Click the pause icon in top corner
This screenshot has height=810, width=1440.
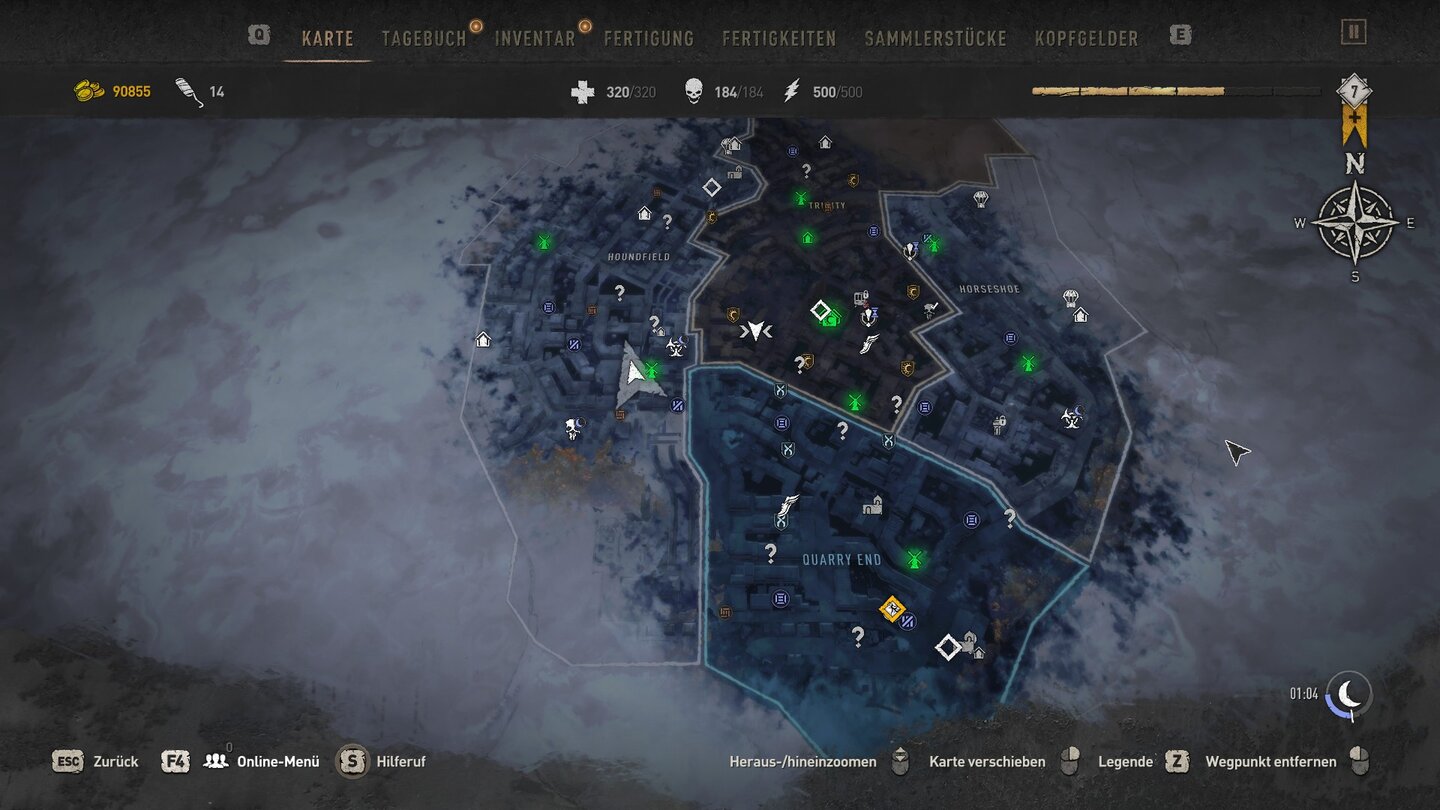point(1354,32)
